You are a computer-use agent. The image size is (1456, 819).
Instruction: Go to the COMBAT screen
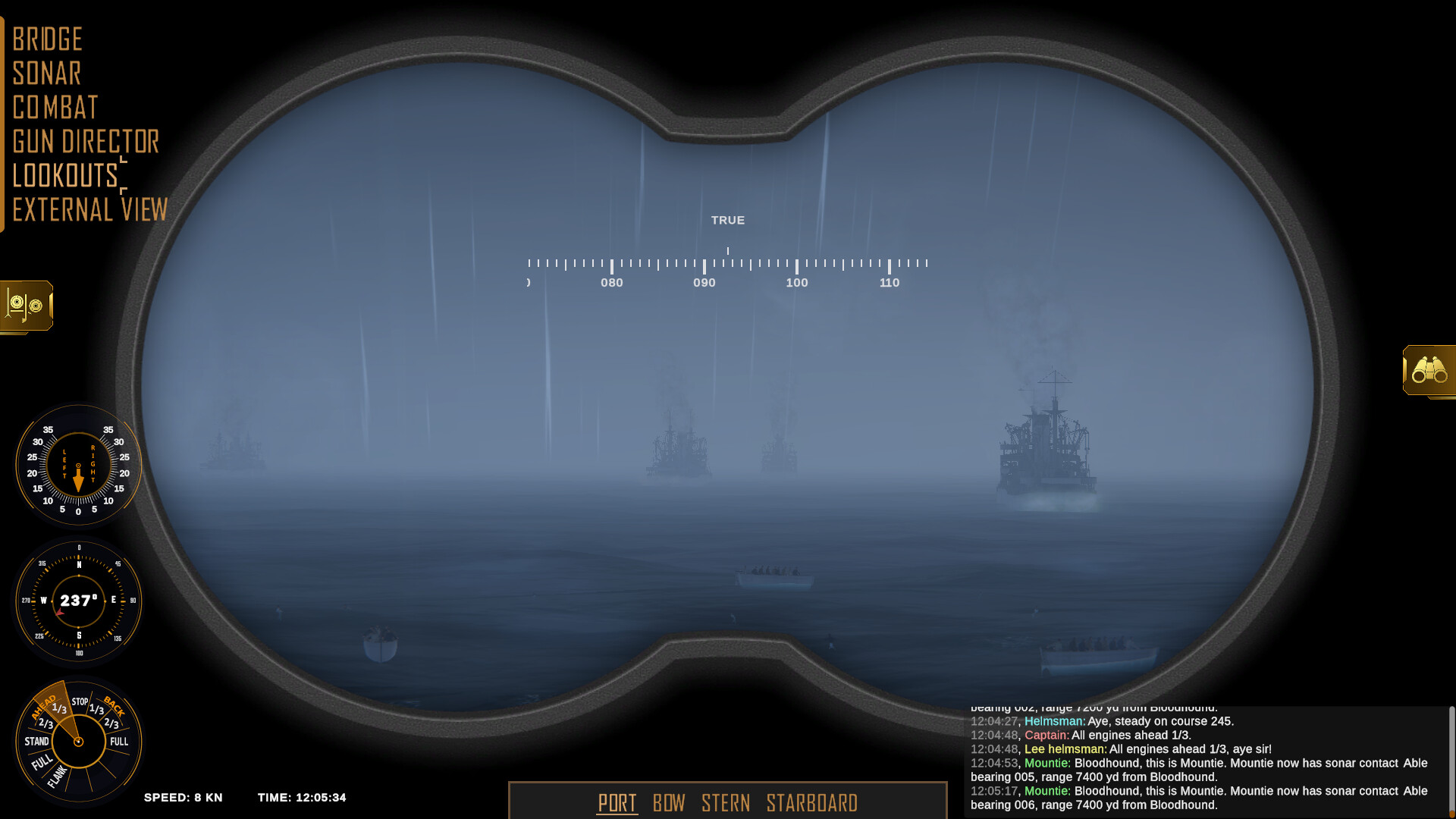tap(55, 107)
